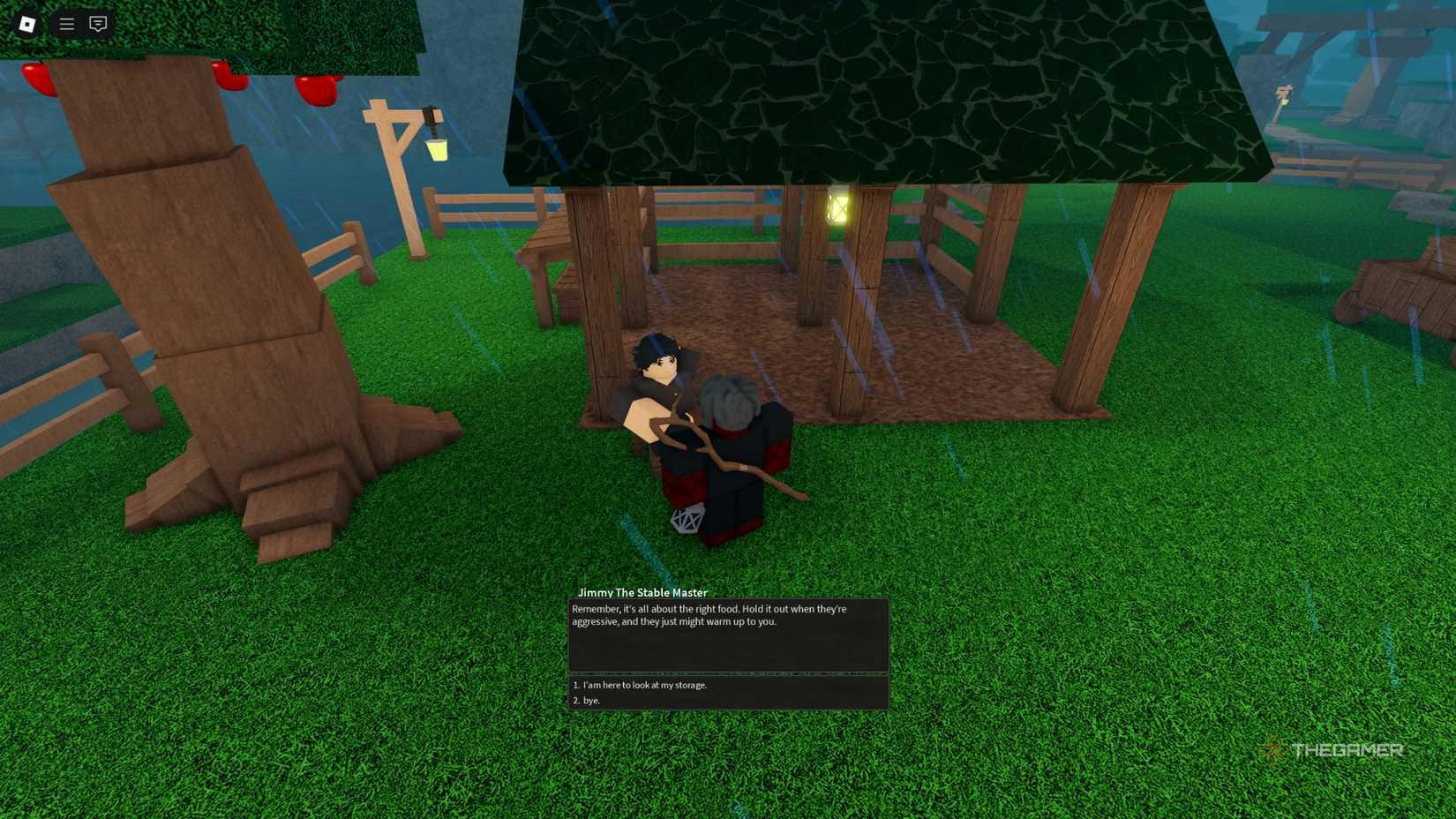Click the lantern on the wooden lamp post
This screenshot has width=1456, height=819.
click(x=437, y=152)
